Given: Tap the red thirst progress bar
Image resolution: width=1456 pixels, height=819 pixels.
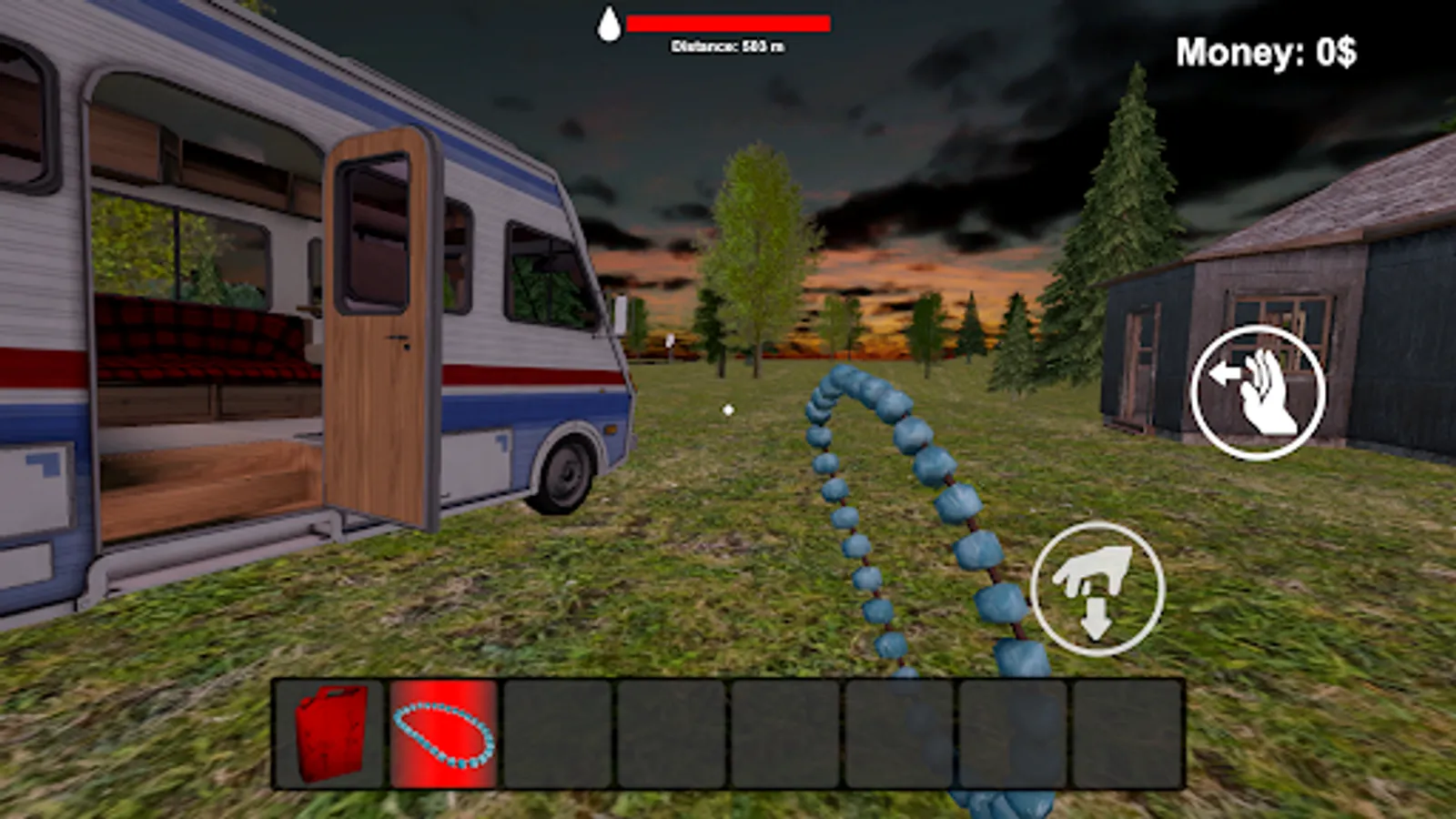Looking at the screenshot, I should [730, 22].
